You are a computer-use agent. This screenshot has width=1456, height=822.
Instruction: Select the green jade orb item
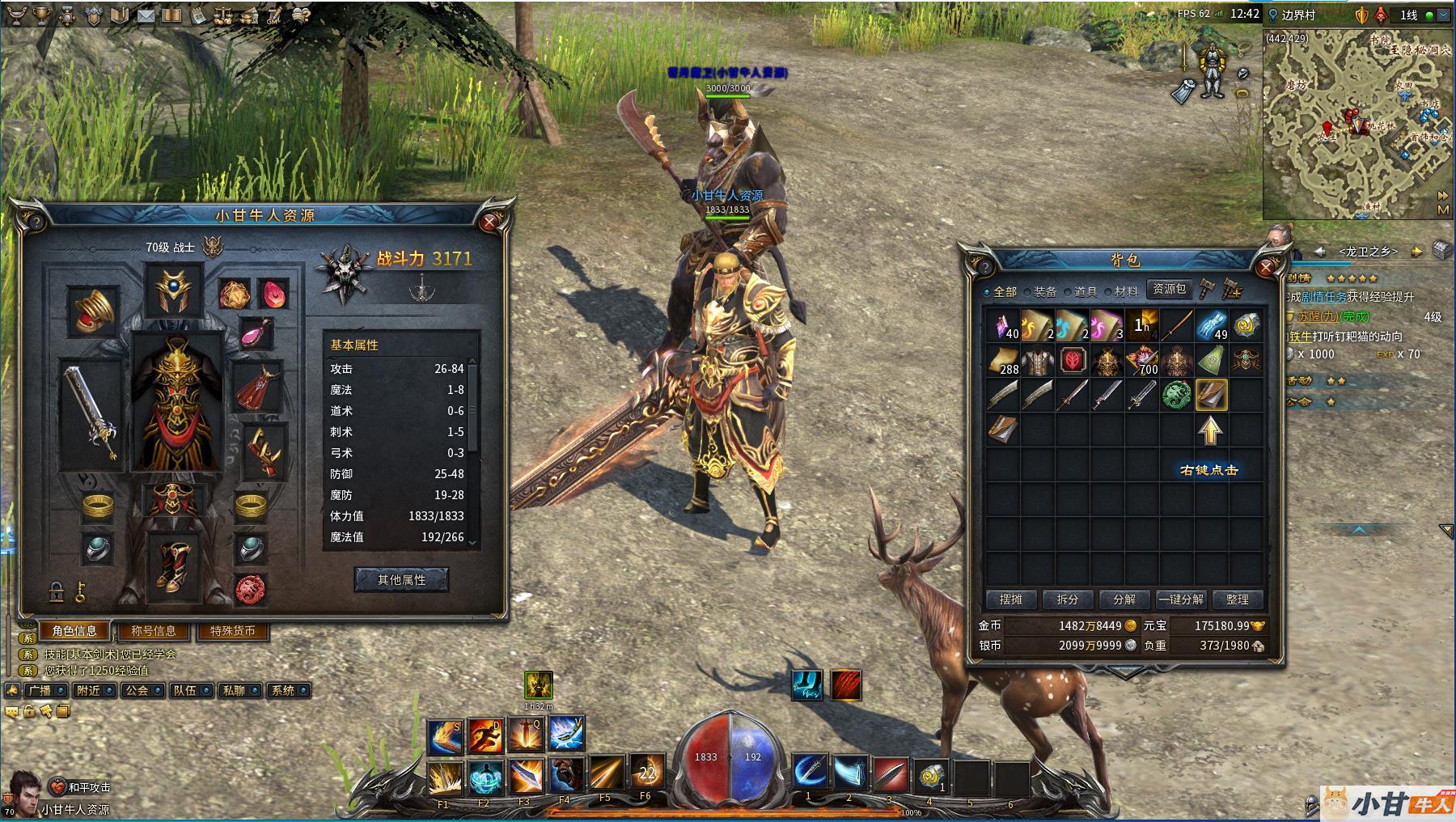tap(1176, 395)
